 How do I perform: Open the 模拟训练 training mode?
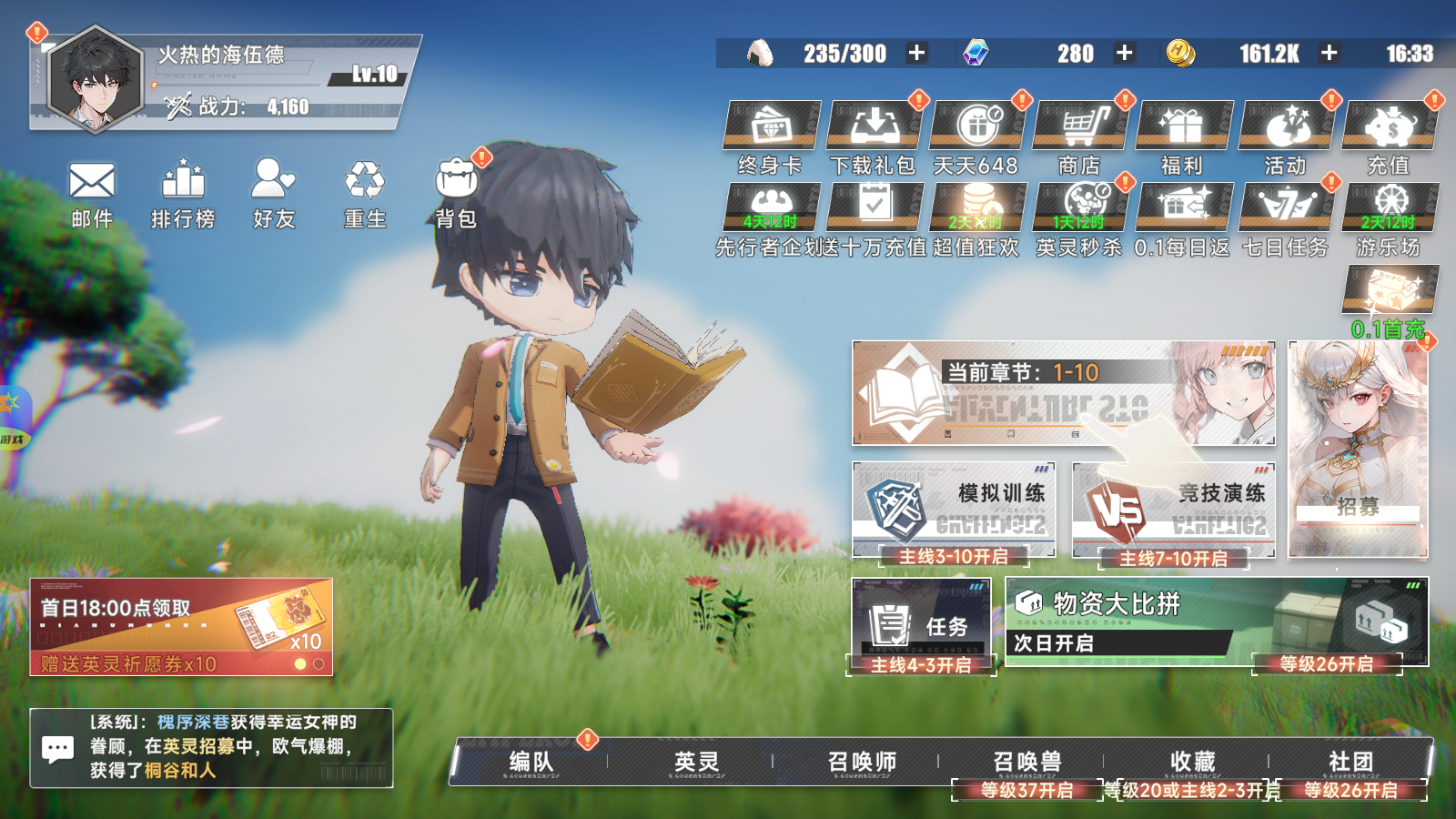point(954,510)
